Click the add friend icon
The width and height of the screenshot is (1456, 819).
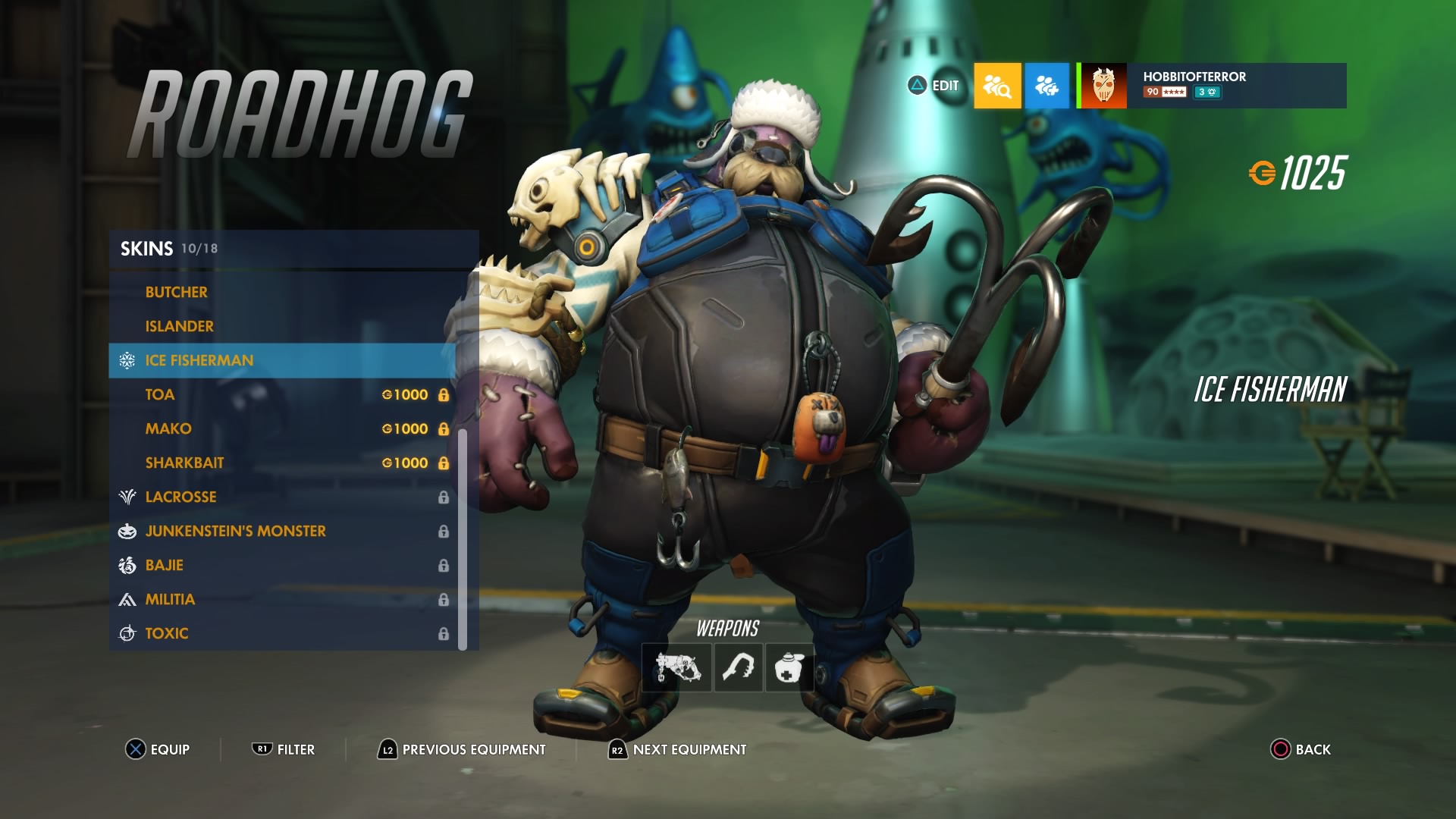click(x=1046, y=86)
